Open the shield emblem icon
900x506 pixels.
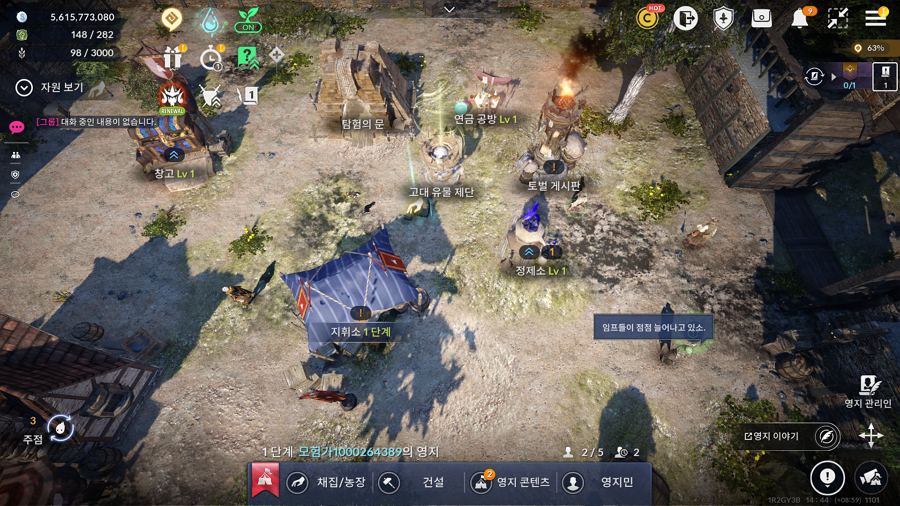pyautogui.click(x=723, y=18)
